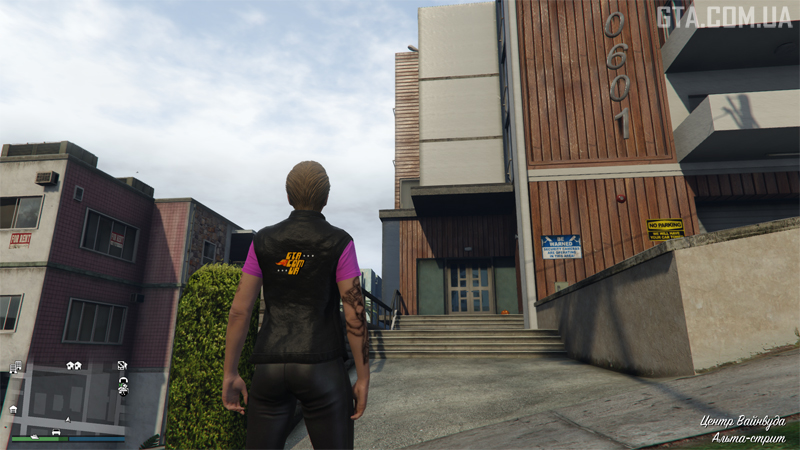
Task: Click the car blip on the minimap
Action: point(56,432)
